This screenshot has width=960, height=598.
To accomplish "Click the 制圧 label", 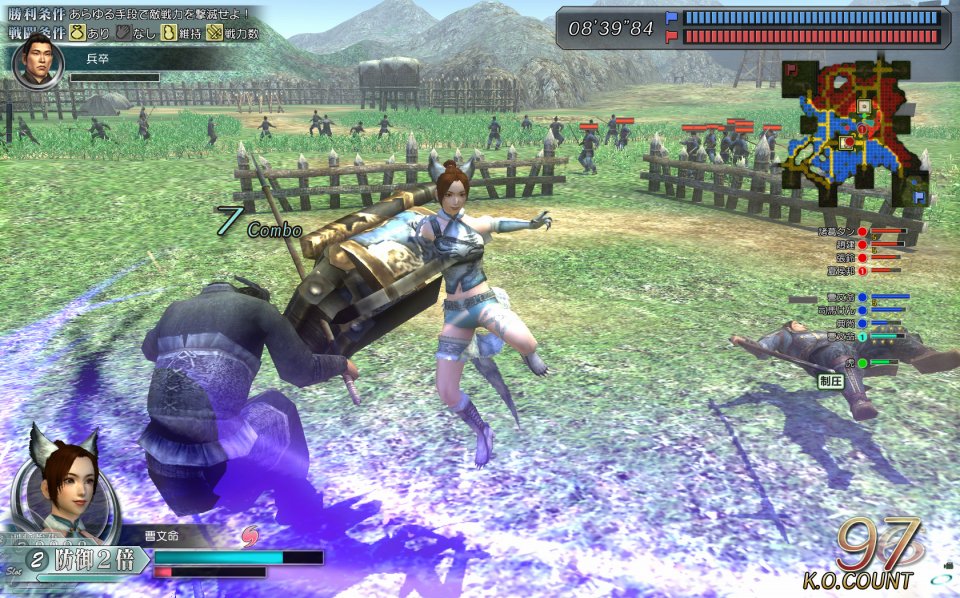I will pos(831,381).
